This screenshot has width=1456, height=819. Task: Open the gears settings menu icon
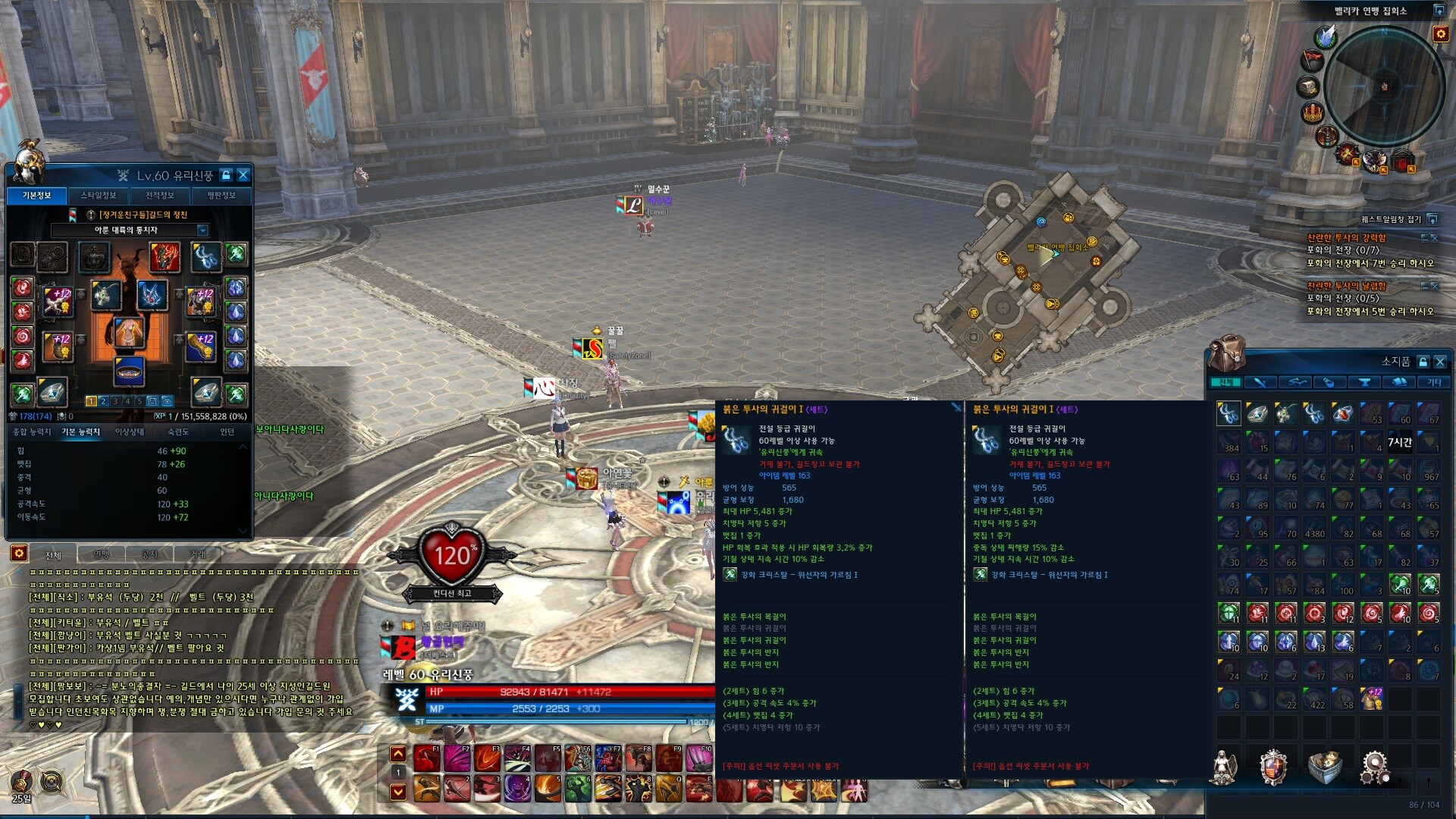click(x=1375, y=767)
